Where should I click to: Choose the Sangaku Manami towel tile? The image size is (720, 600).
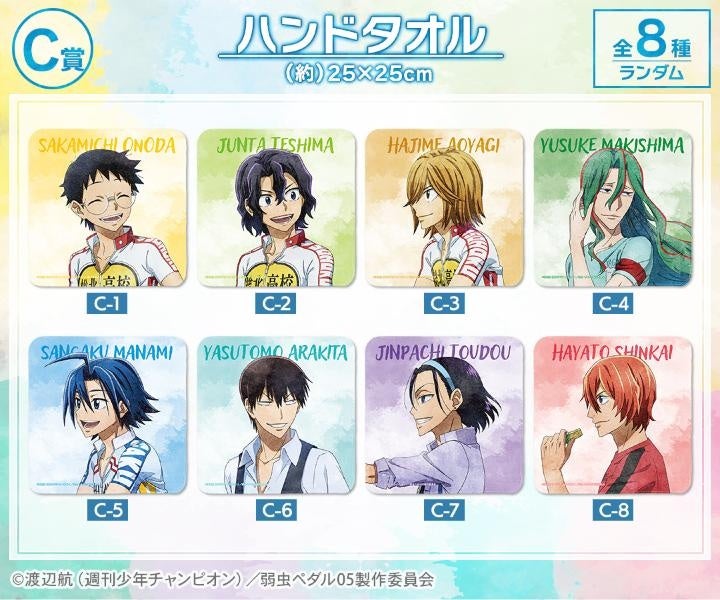tap(108, 415)
